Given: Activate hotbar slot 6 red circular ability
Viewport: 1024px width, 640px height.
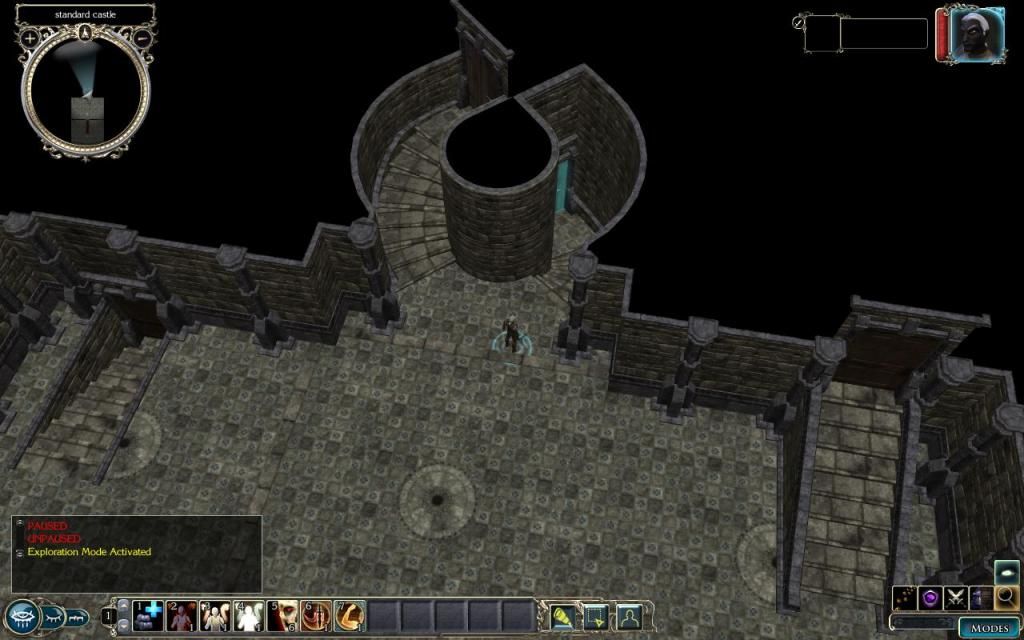Looking at the screenshot, I should coord(316,616).
